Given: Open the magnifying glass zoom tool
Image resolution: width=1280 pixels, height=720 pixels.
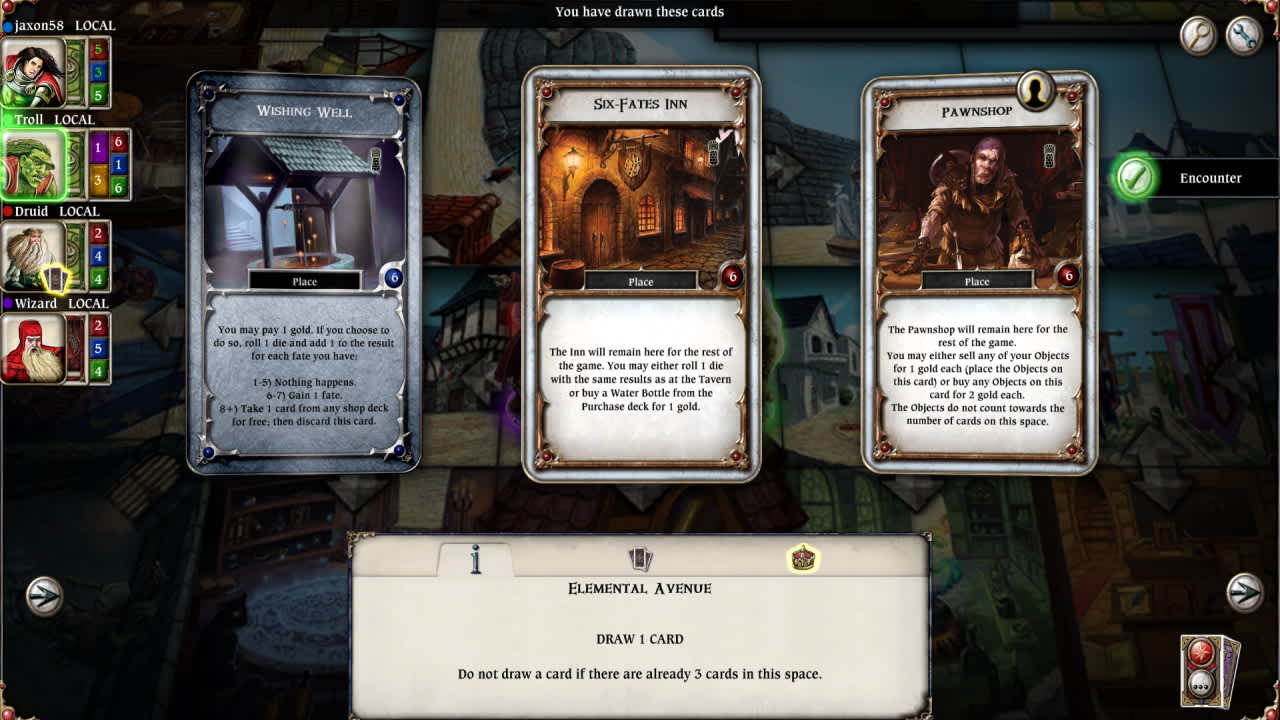Looking at the screenshot, I should [1197, 36].
